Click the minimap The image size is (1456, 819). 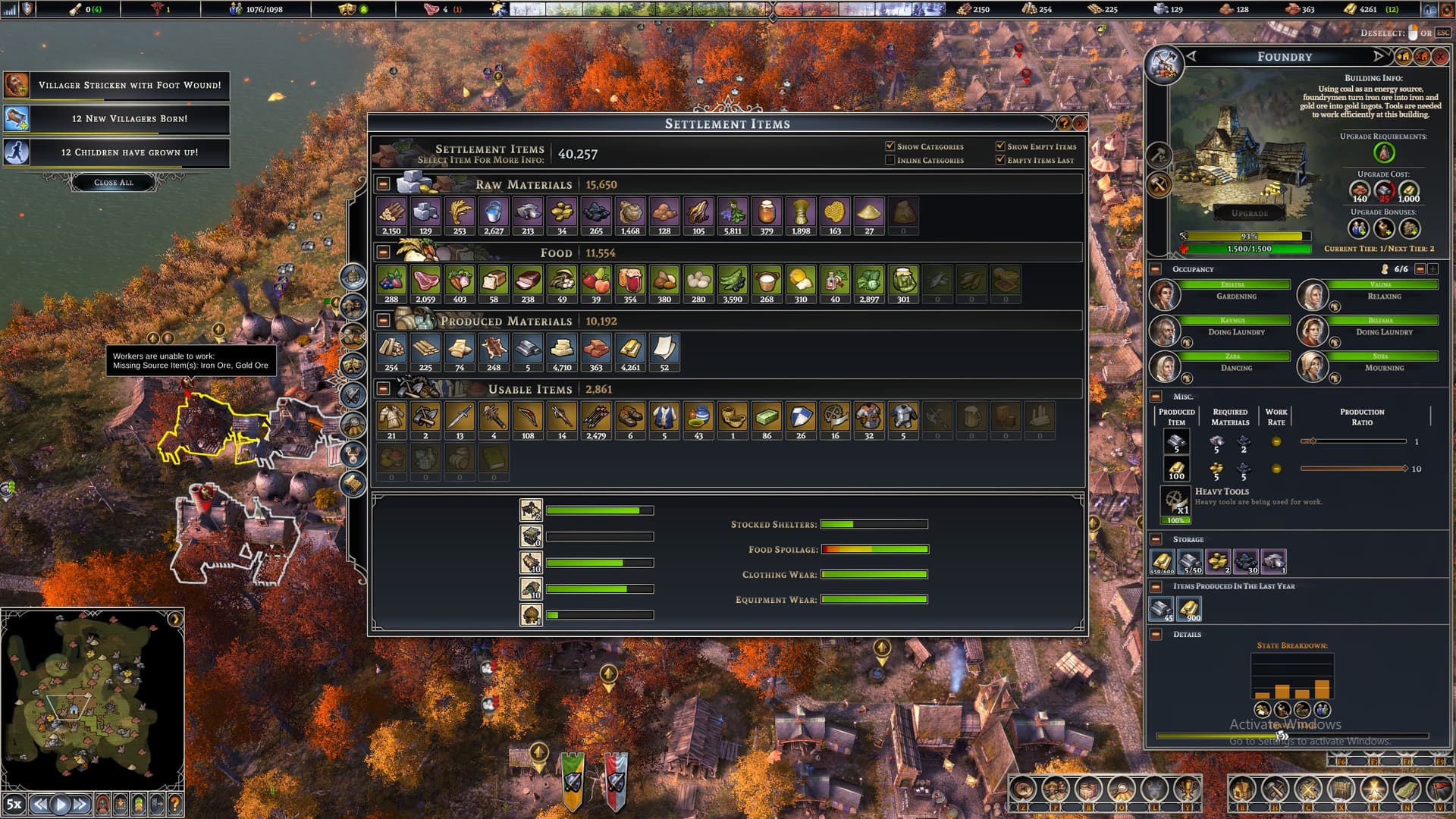tap(93, 698)
